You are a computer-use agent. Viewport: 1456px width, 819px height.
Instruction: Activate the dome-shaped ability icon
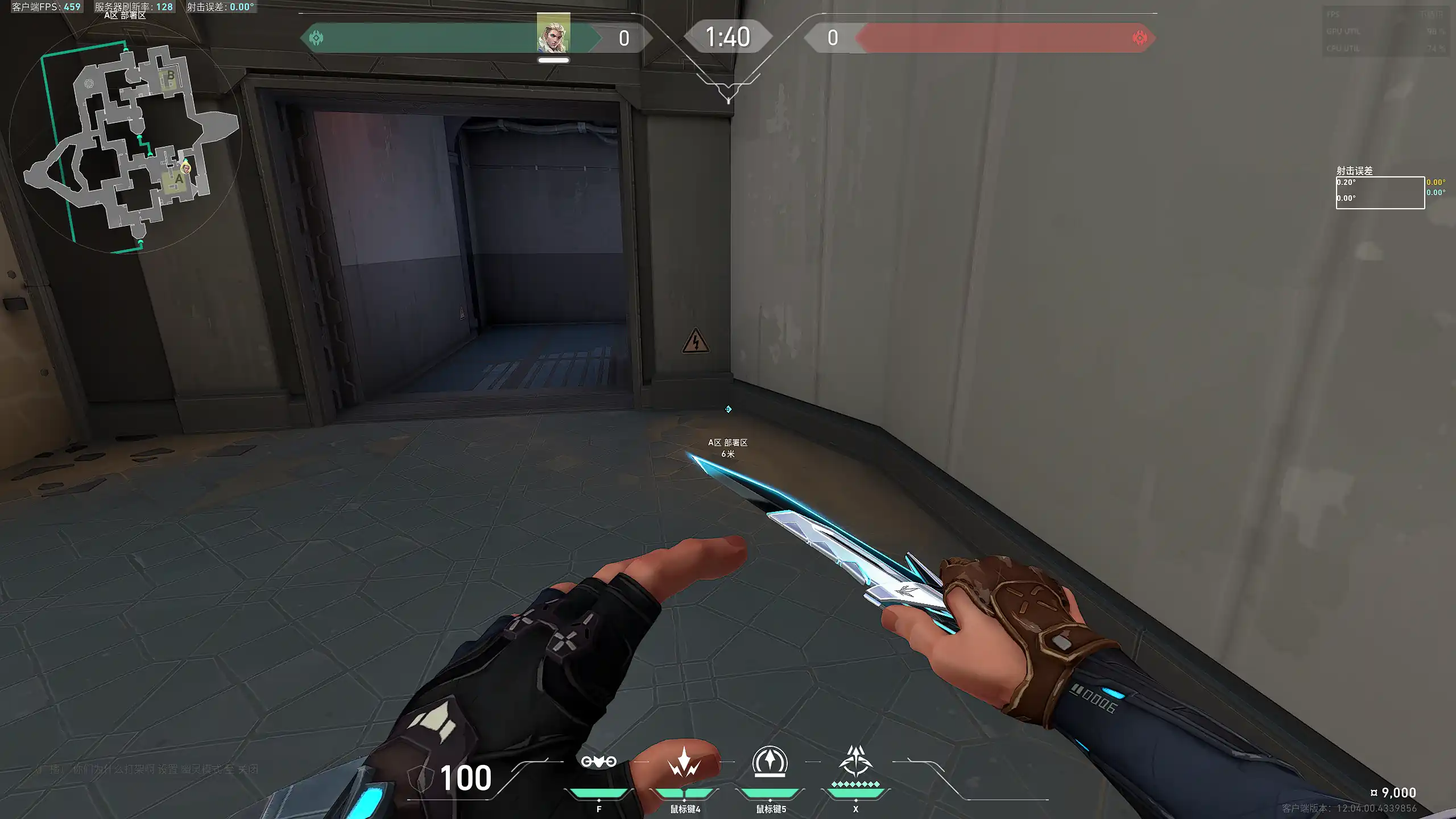(x=770, y=761)
